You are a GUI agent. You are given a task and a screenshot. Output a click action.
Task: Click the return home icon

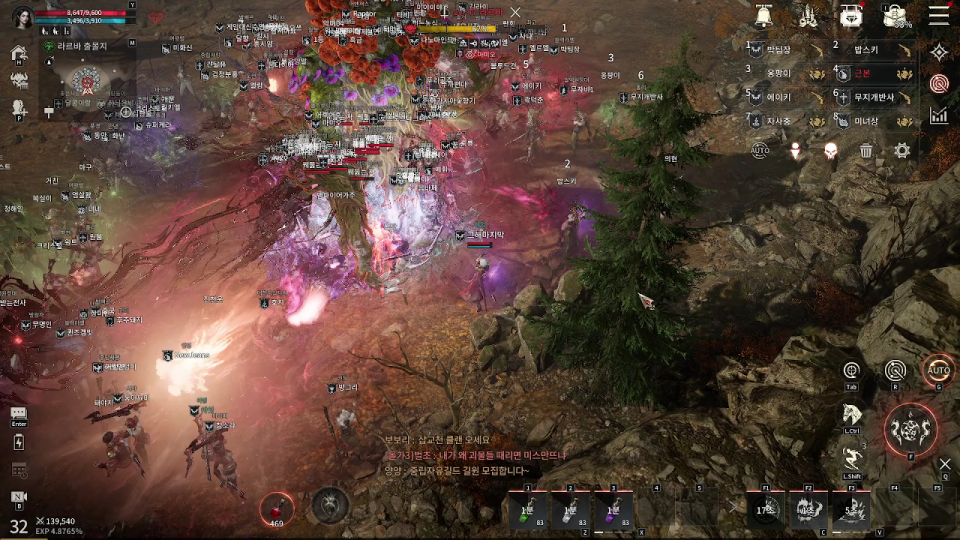tap(18, 56)
